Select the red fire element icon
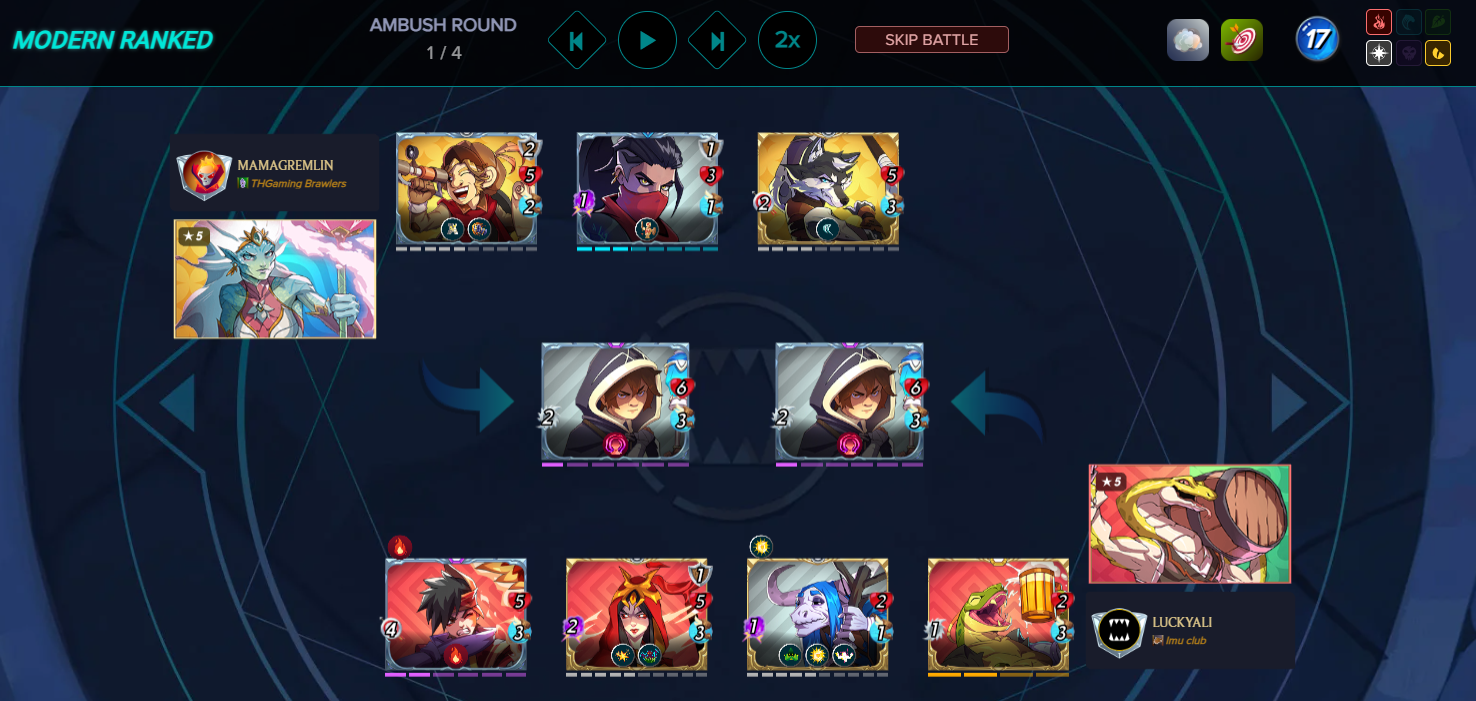 pos(1379,23)
